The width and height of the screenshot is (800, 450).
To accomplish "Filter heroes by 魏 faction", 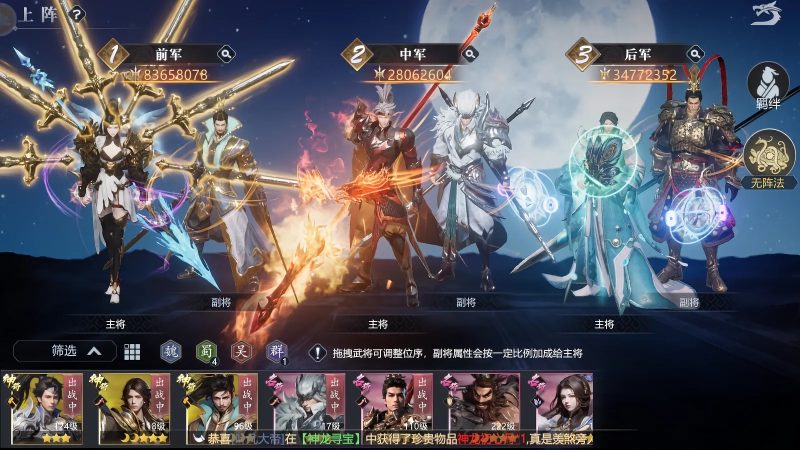I will (x=171, y=351).
